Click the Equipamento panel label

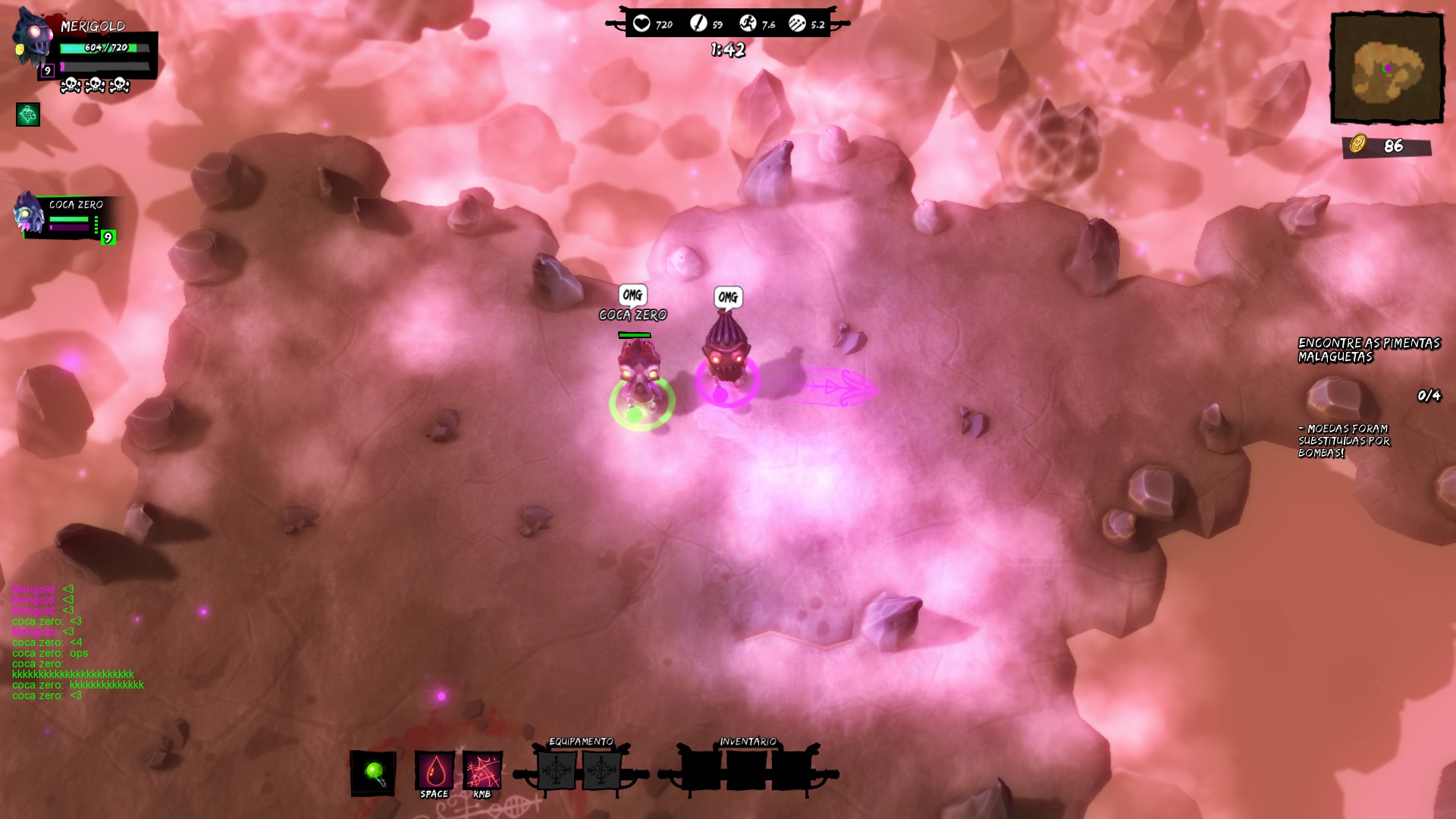coord(582,741)
